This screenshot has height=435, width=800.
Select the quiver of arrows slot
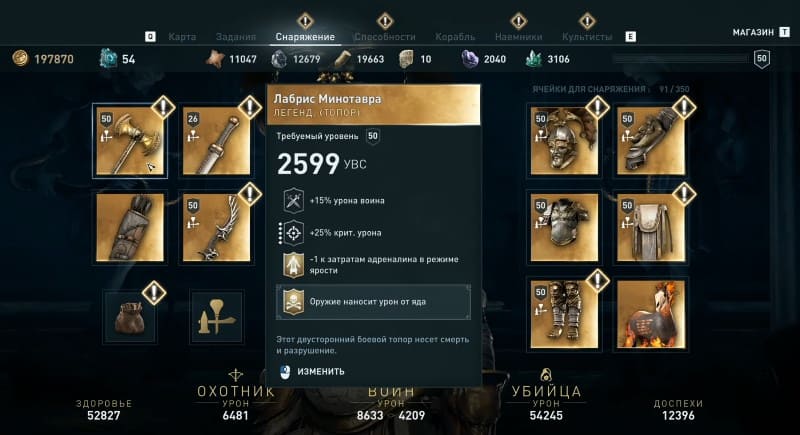pyautogui.click(x=130, y=227)
